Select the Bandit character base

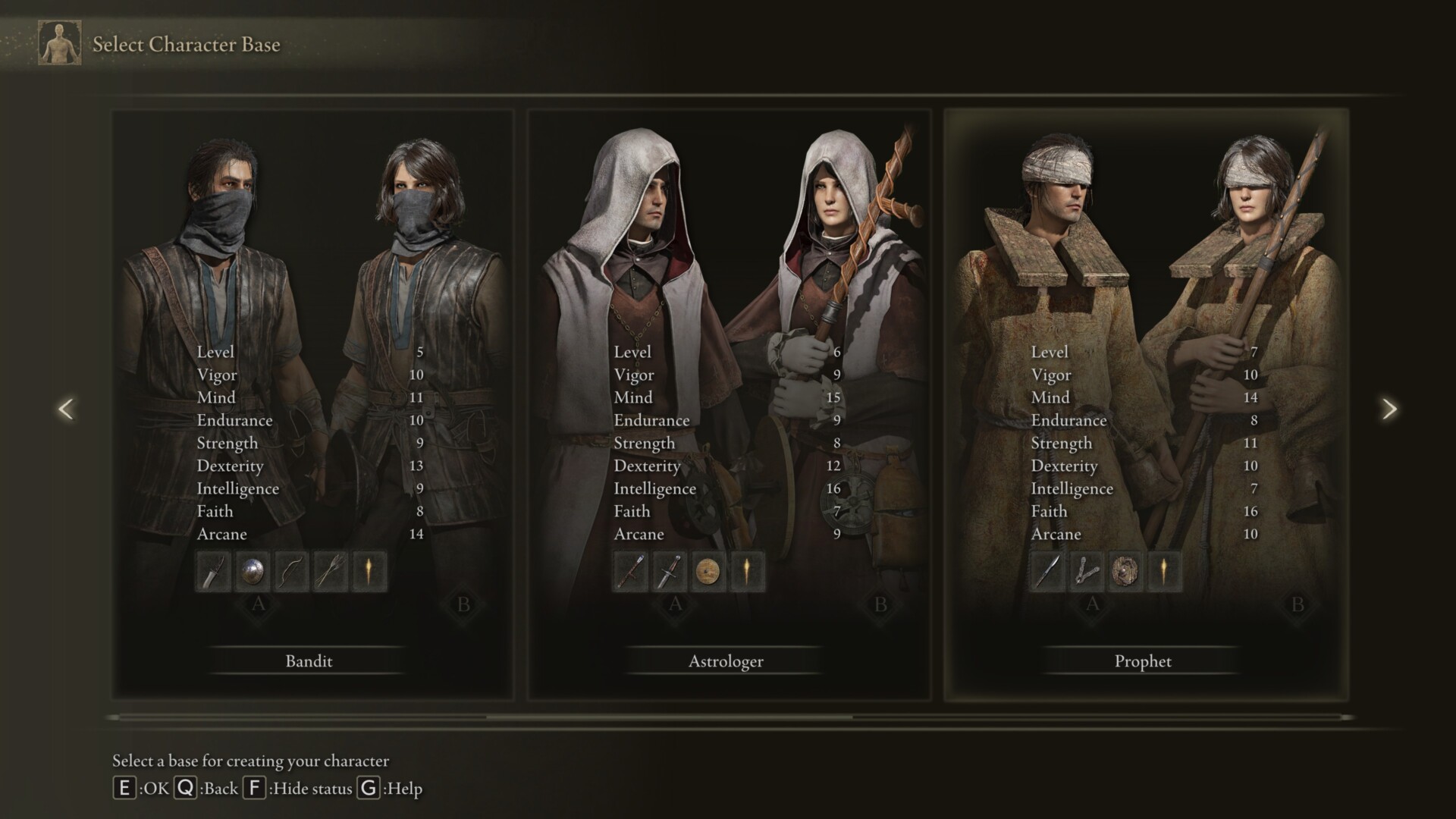[x=309, y=661]
